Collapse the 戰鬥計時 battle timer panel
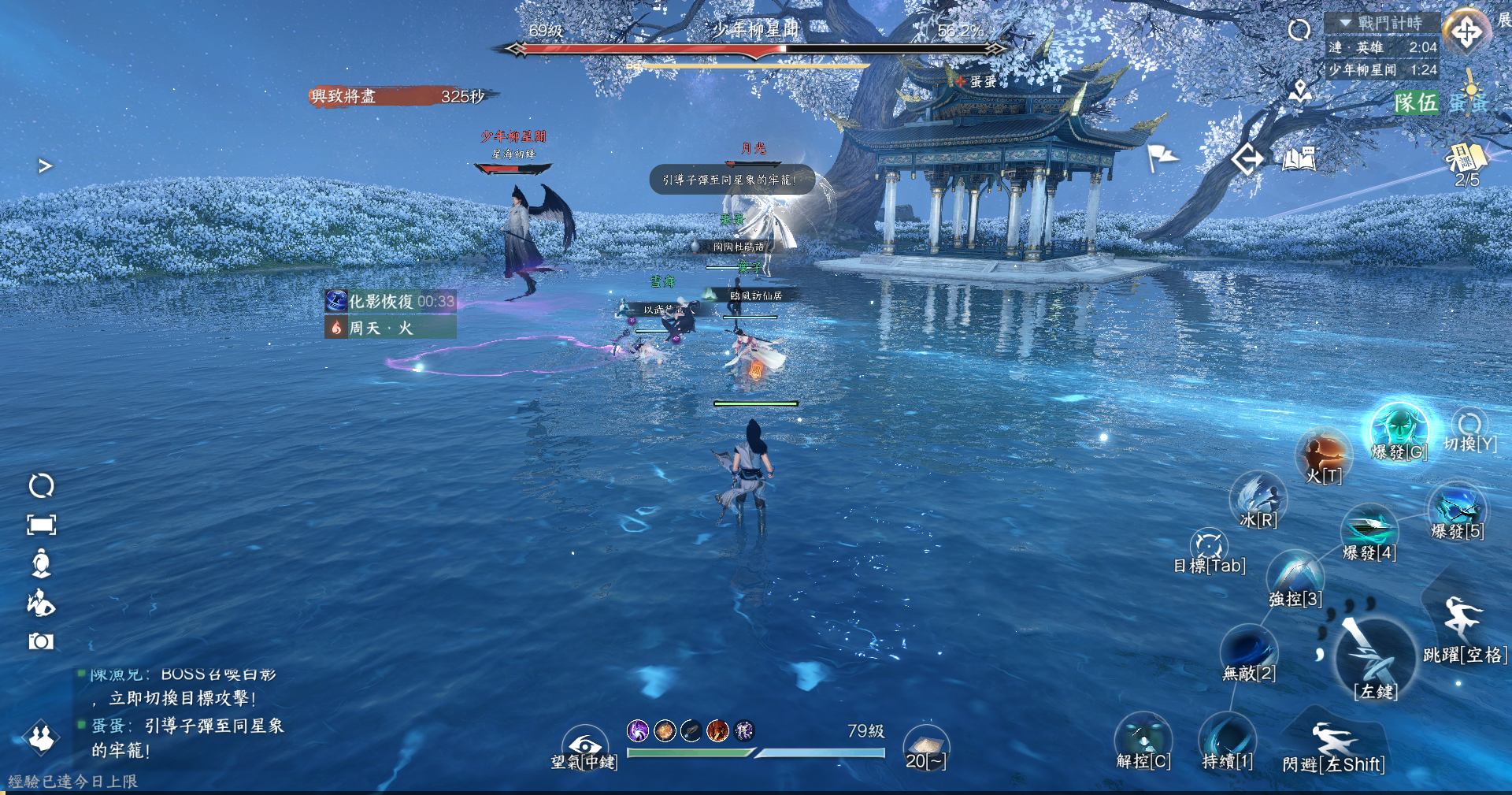Viewport: 1512px width, 795px height. [x=1346, y=23]
